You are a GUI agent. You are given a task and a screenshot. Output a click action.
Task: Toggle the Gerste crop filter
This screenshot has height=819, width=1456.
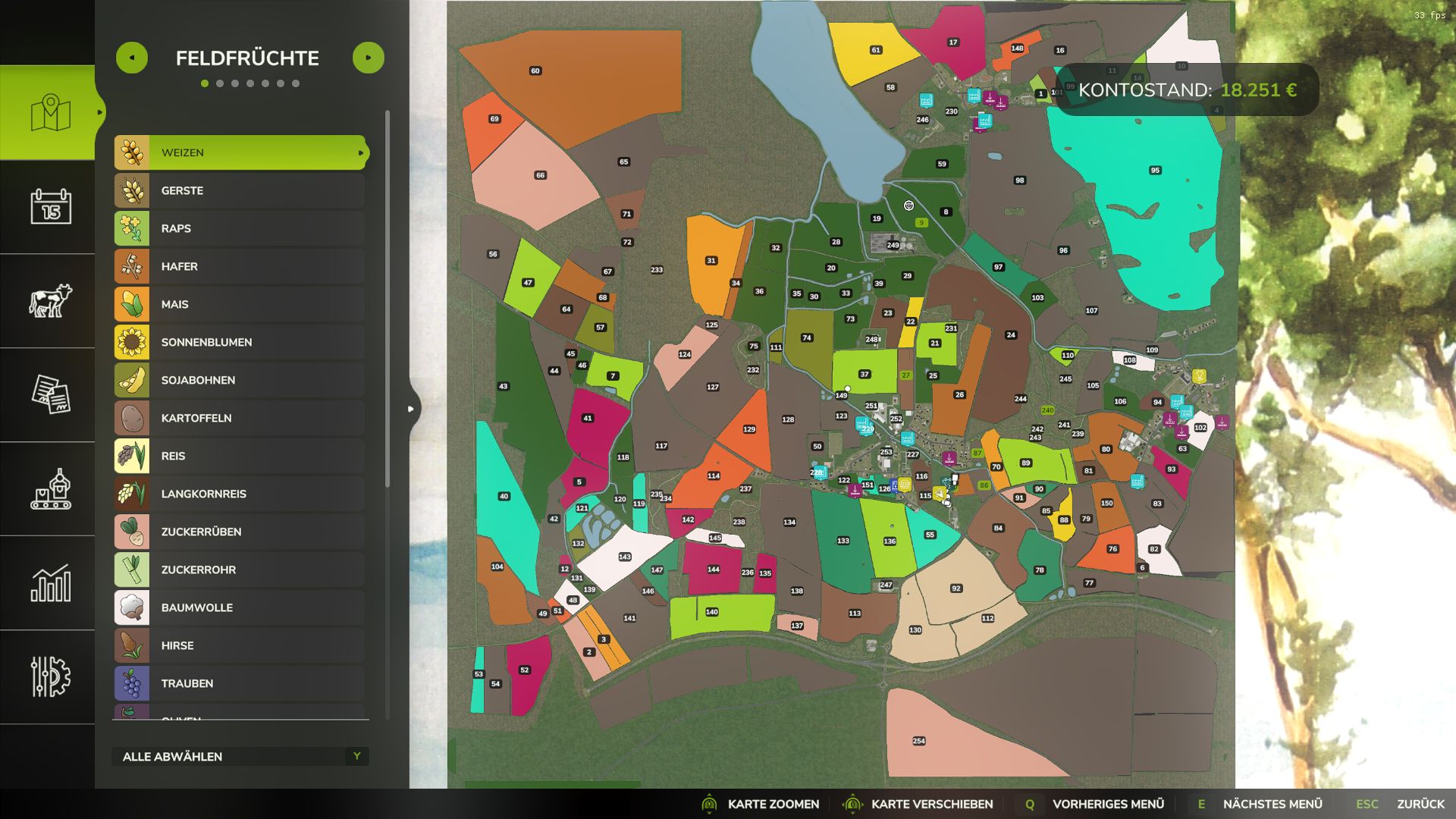tap(240, 190)
